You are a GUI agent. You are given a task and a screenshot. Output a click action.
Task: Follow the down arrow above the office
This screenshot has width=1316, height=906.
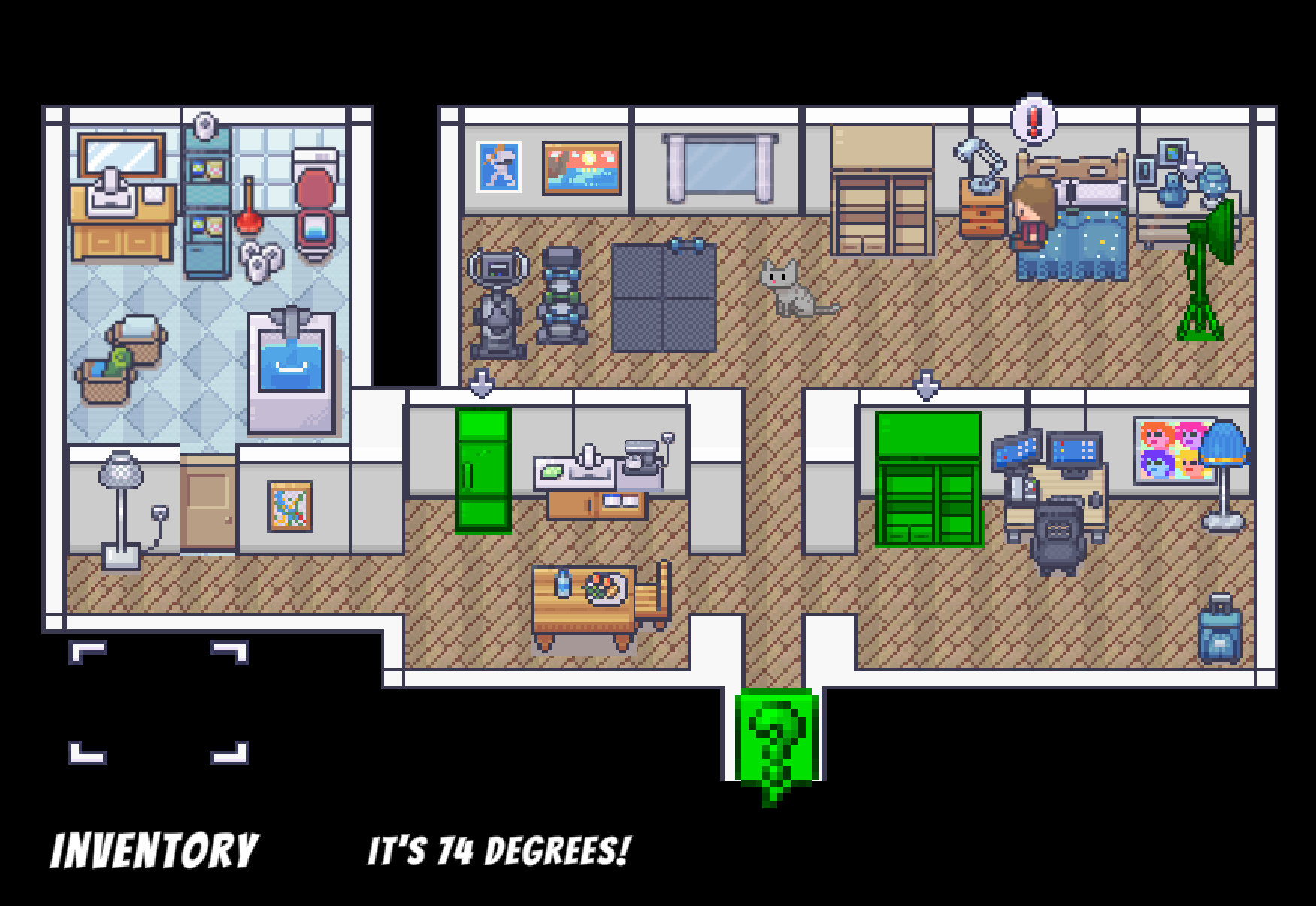pos(926,385)
